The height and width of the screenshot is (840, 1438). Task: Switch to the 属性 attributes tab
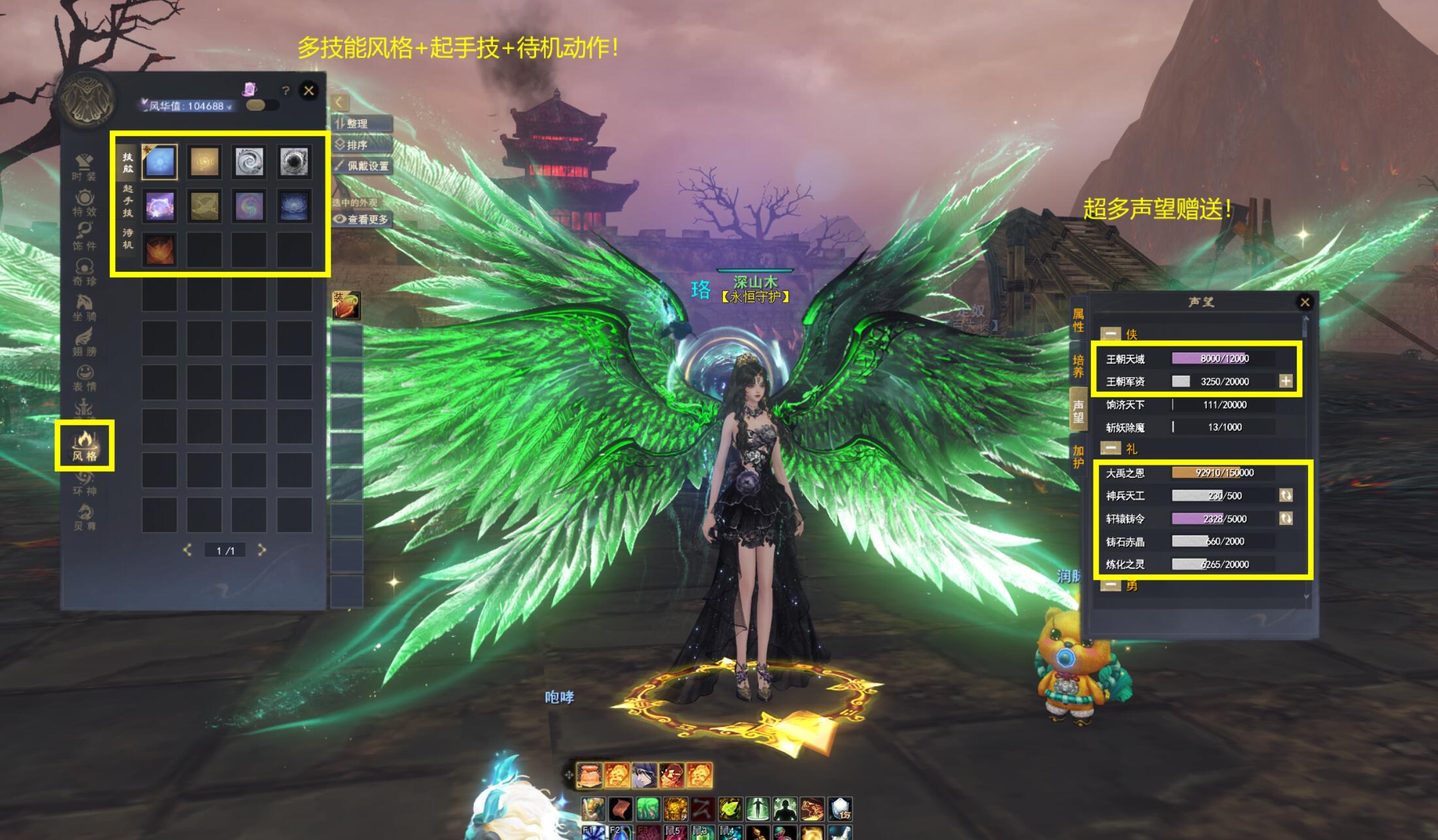1078,320
